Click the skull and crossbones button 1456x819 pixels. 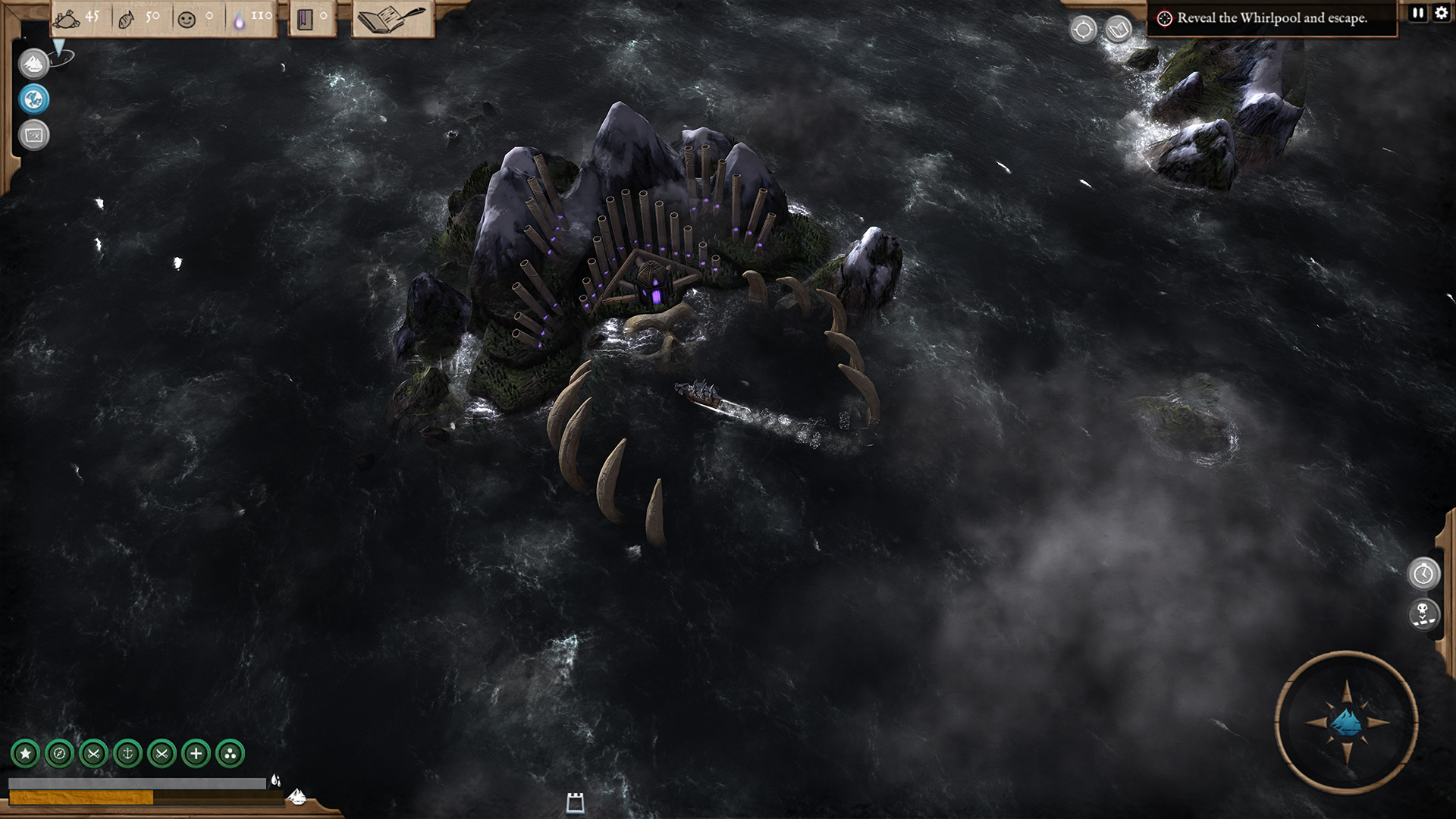[1423, 613]
